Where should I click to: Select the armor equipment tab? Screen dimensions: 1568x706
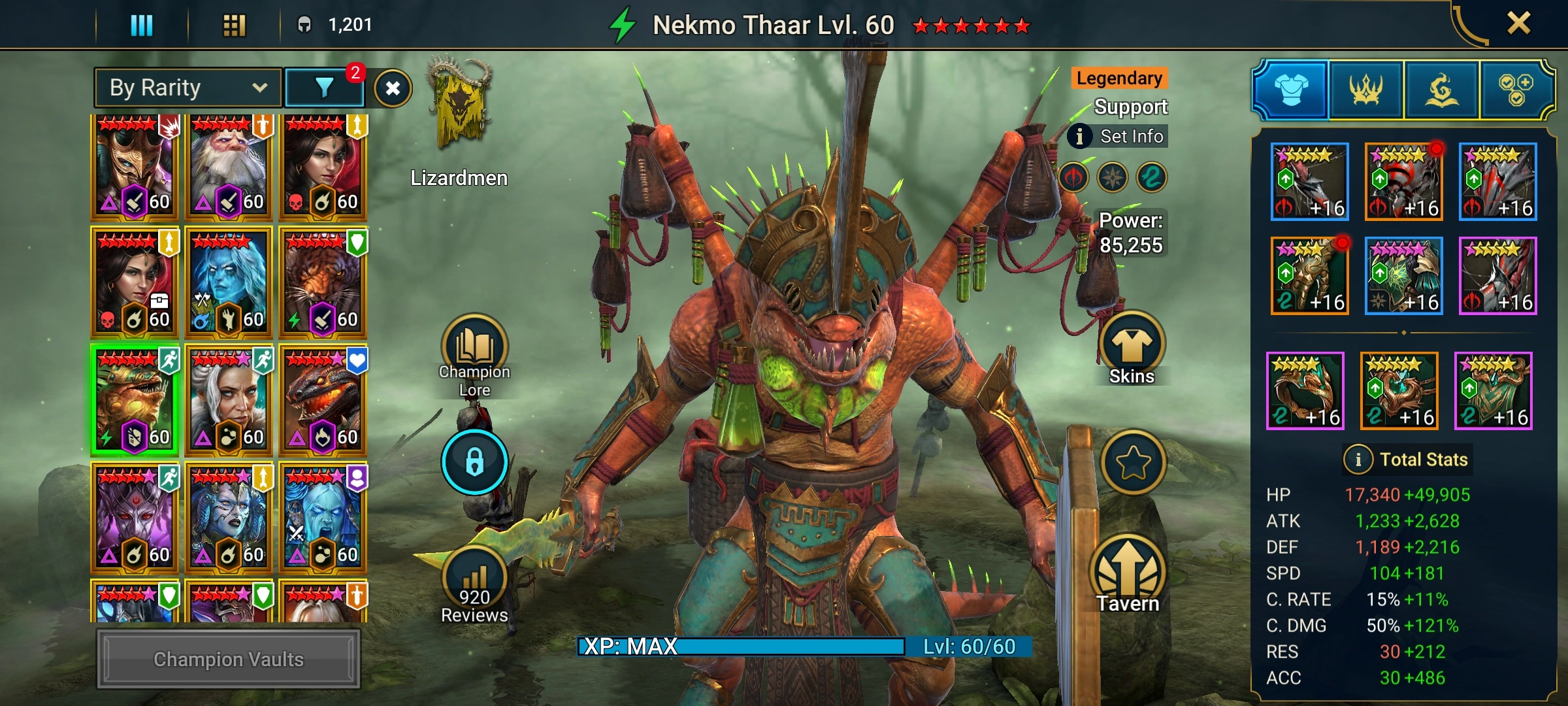(x=1291, y=90)
